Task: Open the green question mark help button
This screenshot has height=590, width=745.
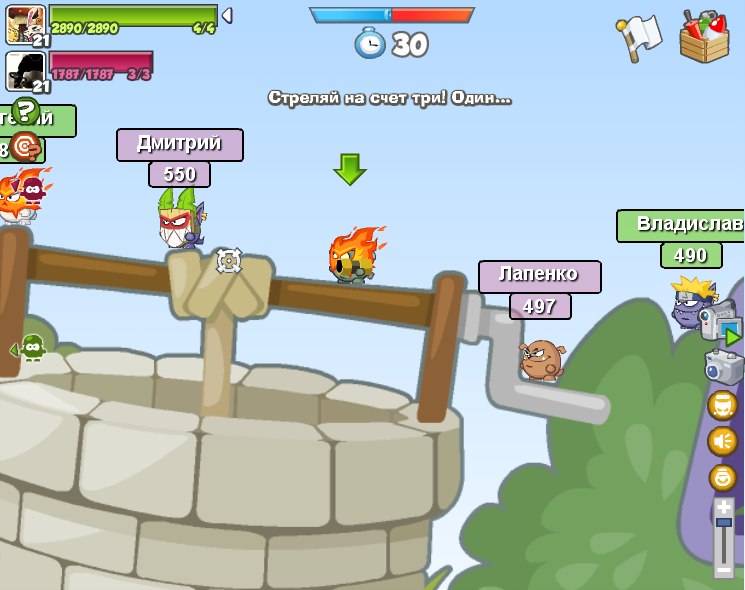Action: click(x=26, y=112)
